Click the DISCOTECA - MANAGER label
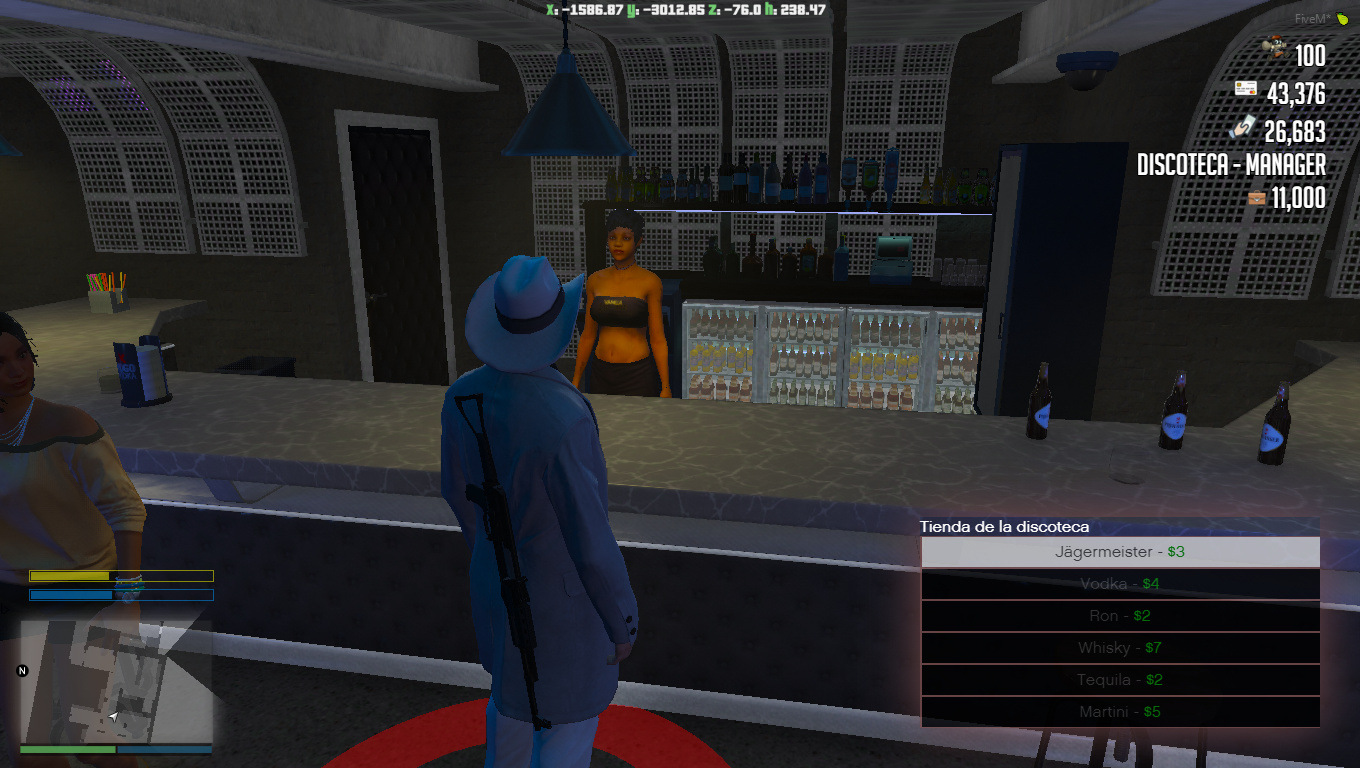 (x=1230, y=166)
